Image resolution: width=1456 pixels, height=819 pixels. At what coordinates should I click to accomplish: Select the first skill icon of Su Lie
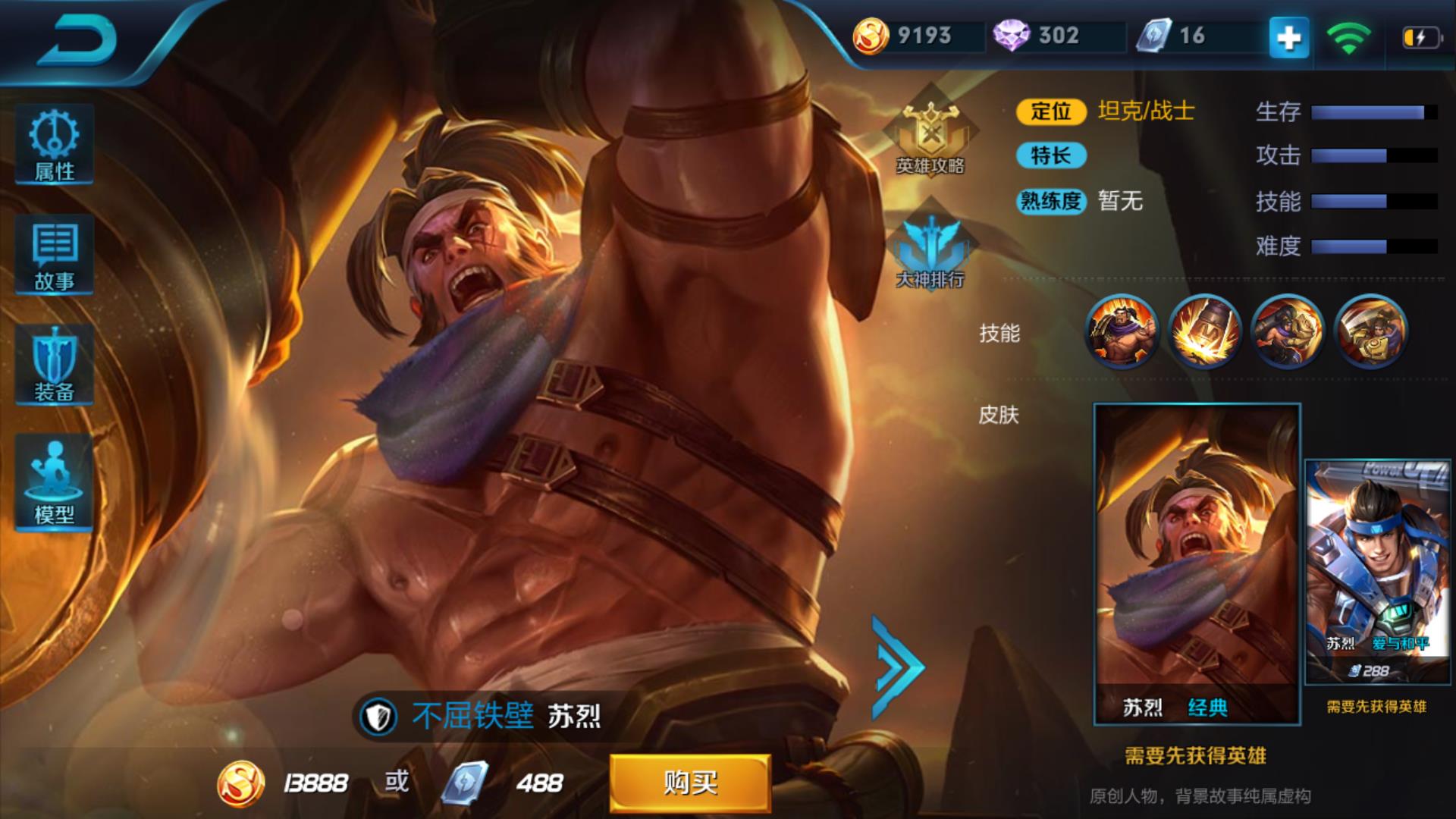click(x=1122, y=331)
